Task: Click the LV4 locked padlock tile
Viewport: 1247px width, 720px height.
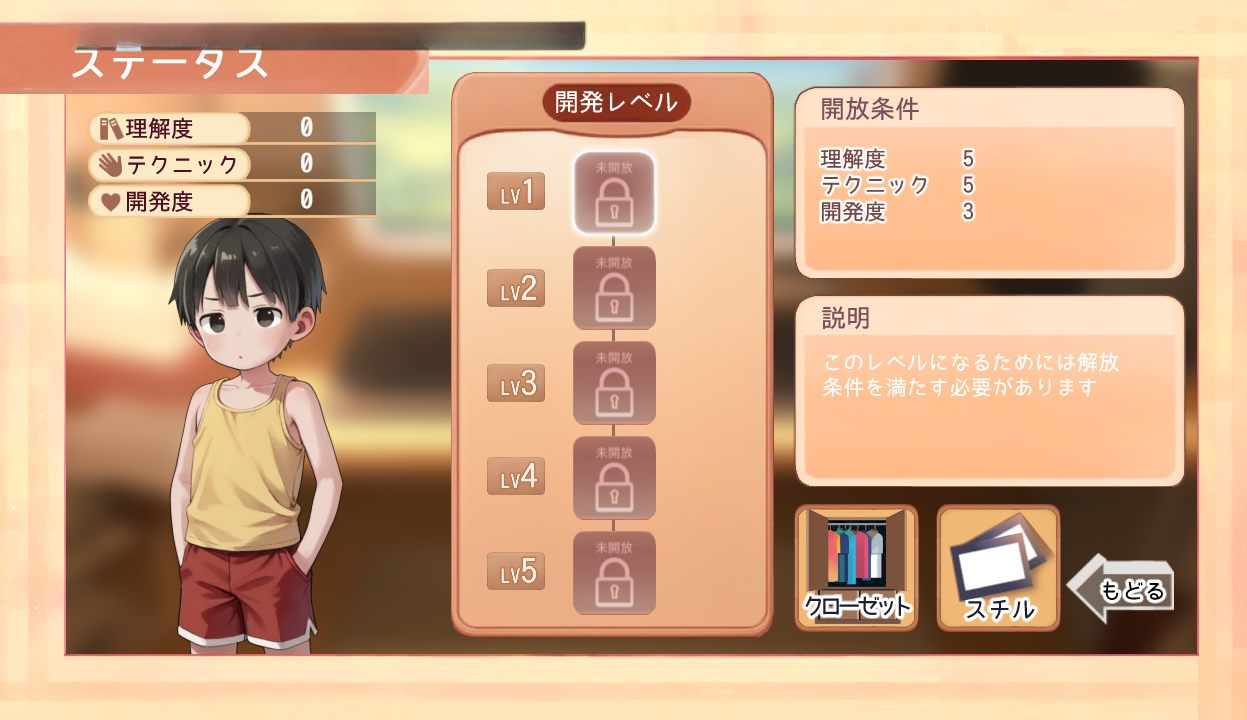Action: [613, 478]
